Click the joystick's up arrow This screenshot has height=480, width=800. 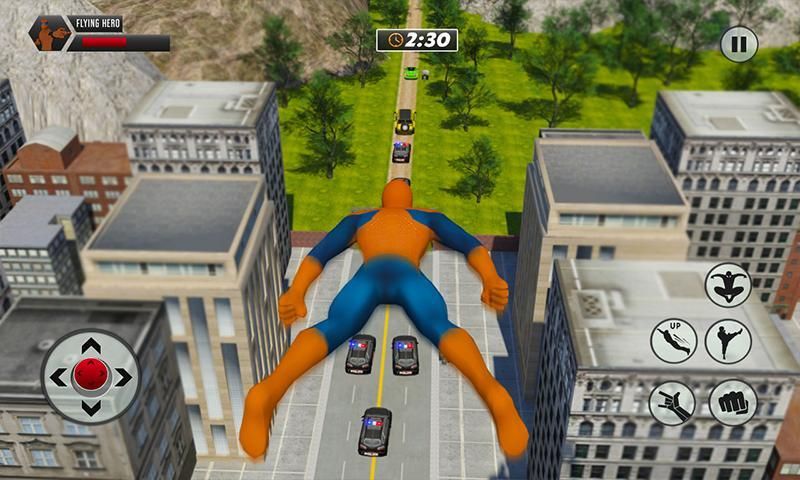click(x=91, y=347)
